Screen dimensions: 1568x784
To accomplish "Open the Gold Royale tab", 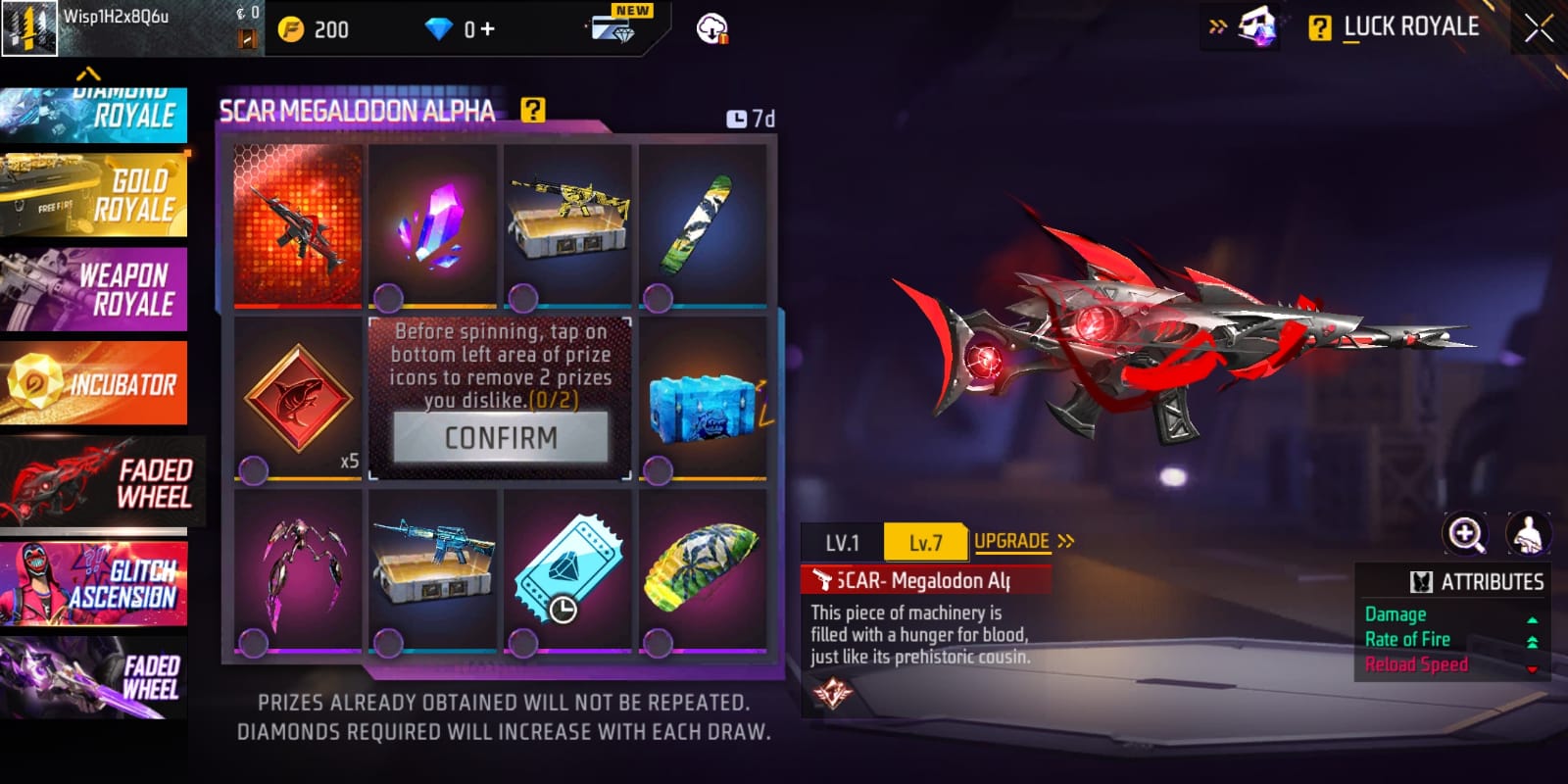I will tap(94, 195).
